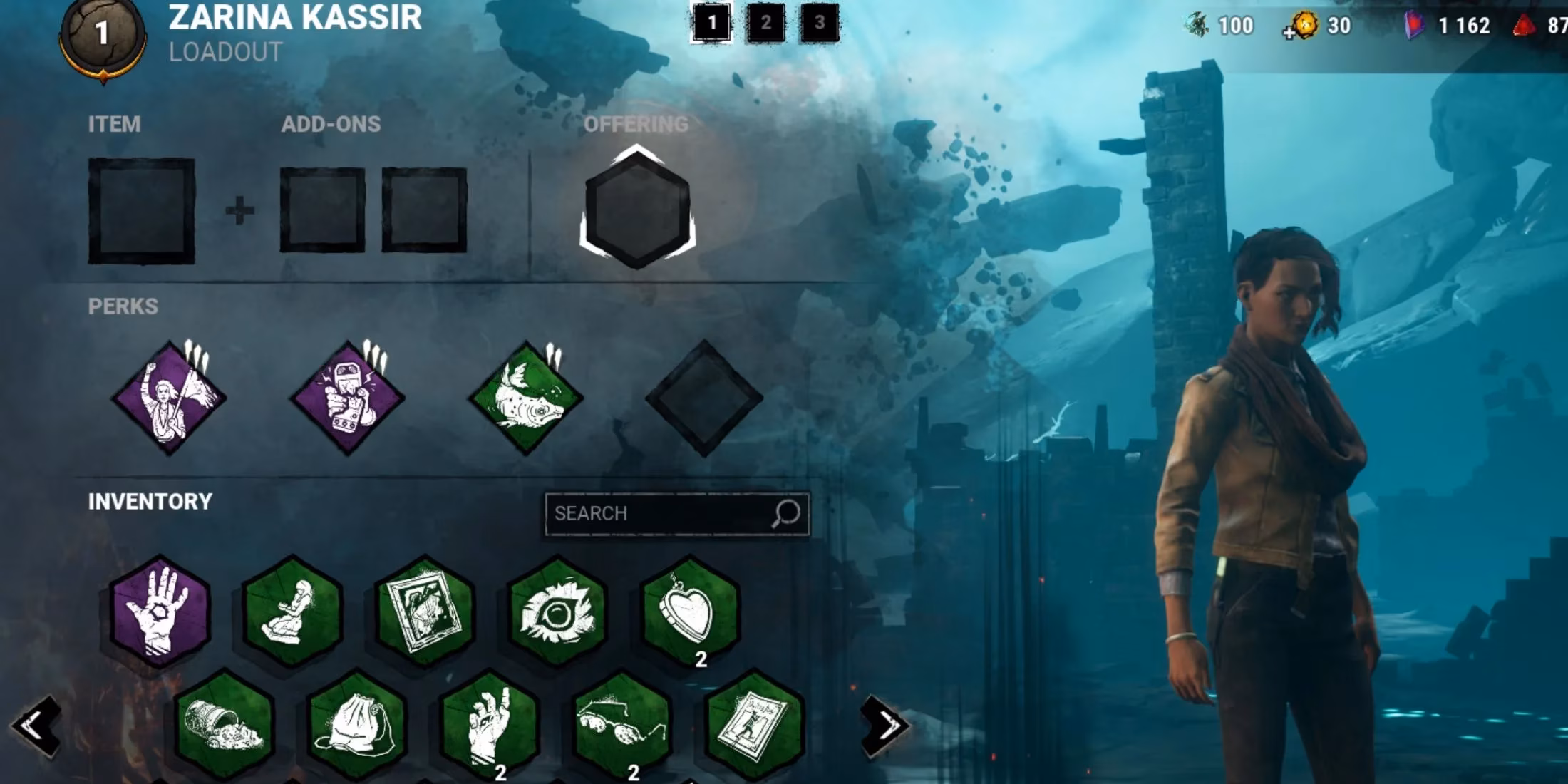Choose the flag-waving purple perk
This screenshot has width=1568, height=784.
[x=170, y=398]
